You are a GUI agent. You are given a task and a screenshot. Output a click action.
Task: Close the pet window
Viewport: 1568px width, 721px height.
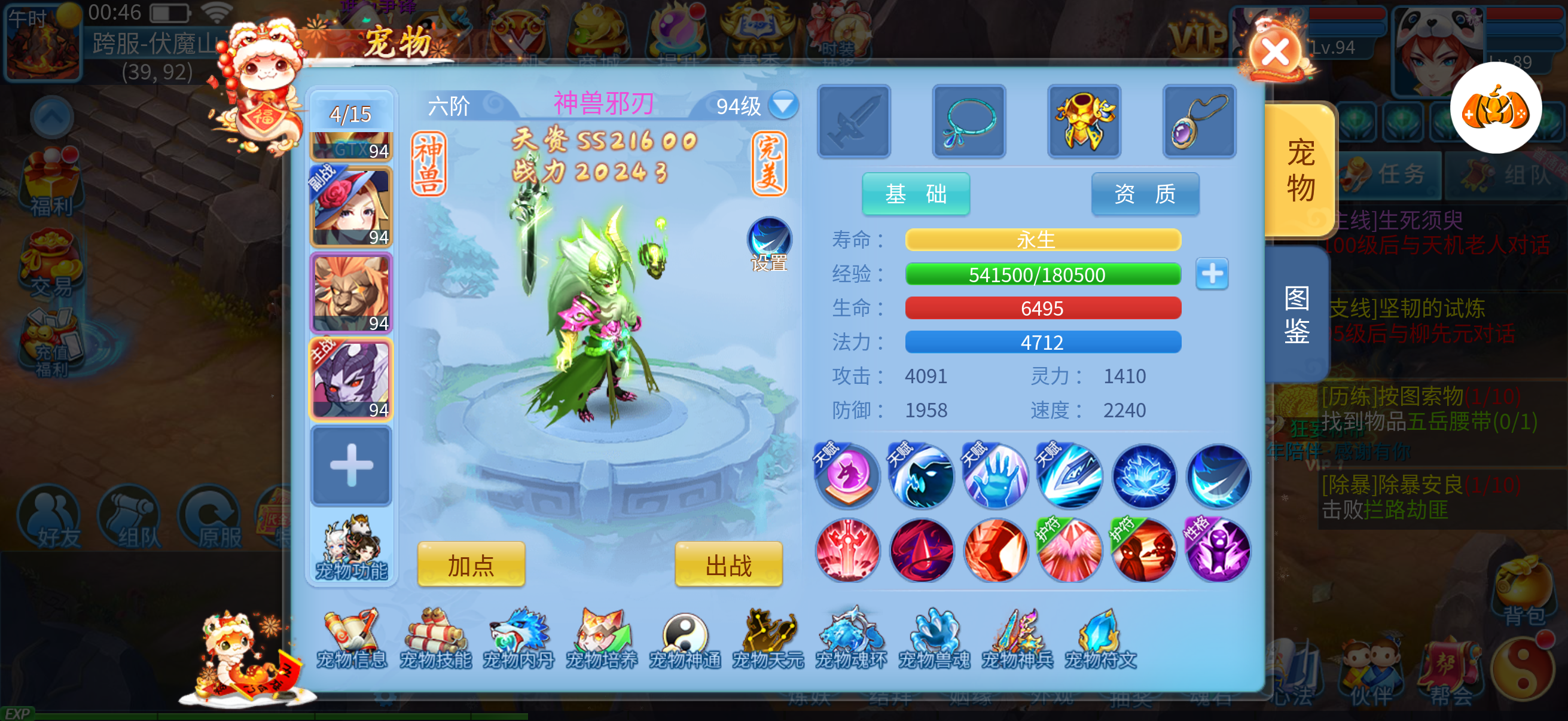(x=1274, y=53)
